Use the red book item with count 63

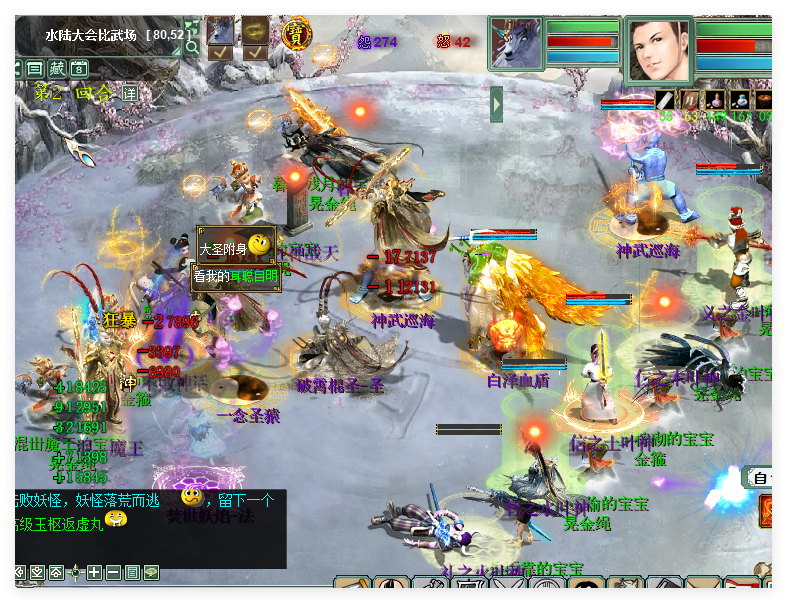[x=690, y=100]
